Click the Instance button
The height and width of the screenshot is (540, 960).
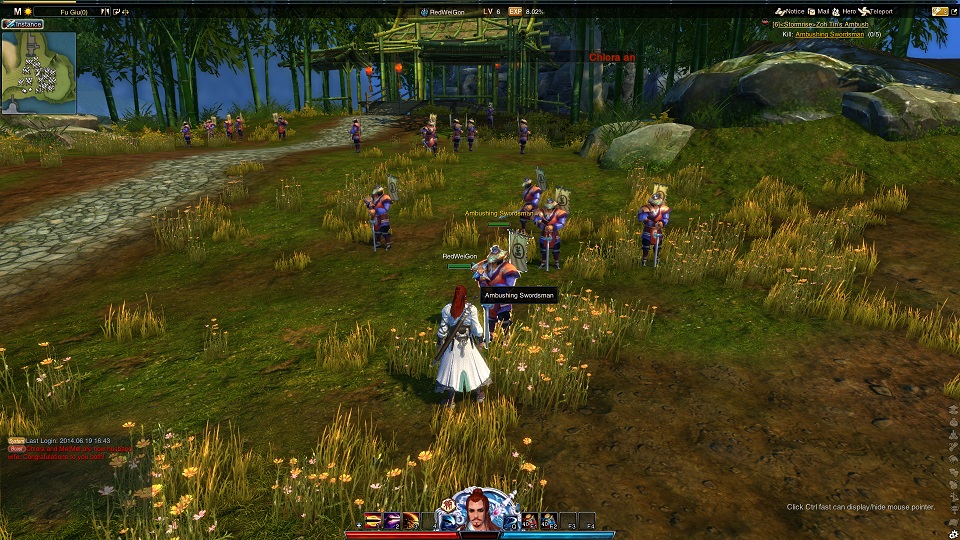coord(23,23)
